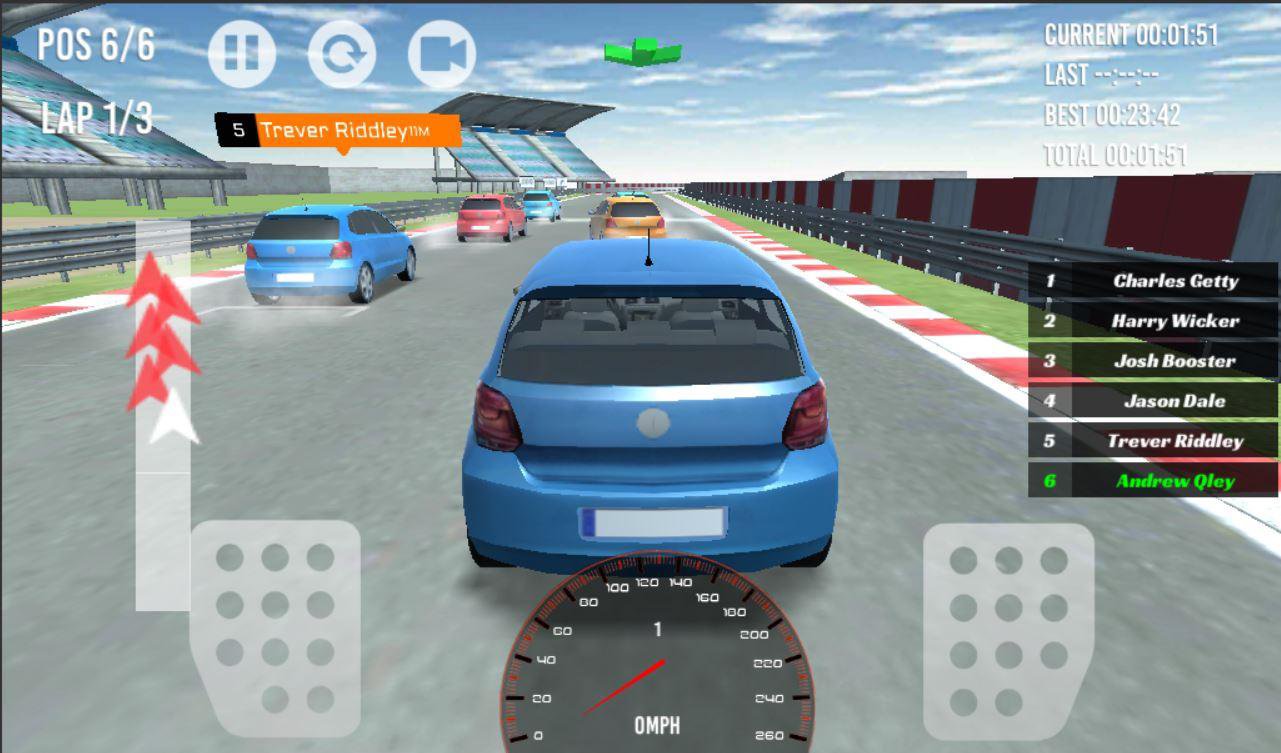Click Josh Booster's standings entry
1281x753 pixels.
[x=1150, y=361]
